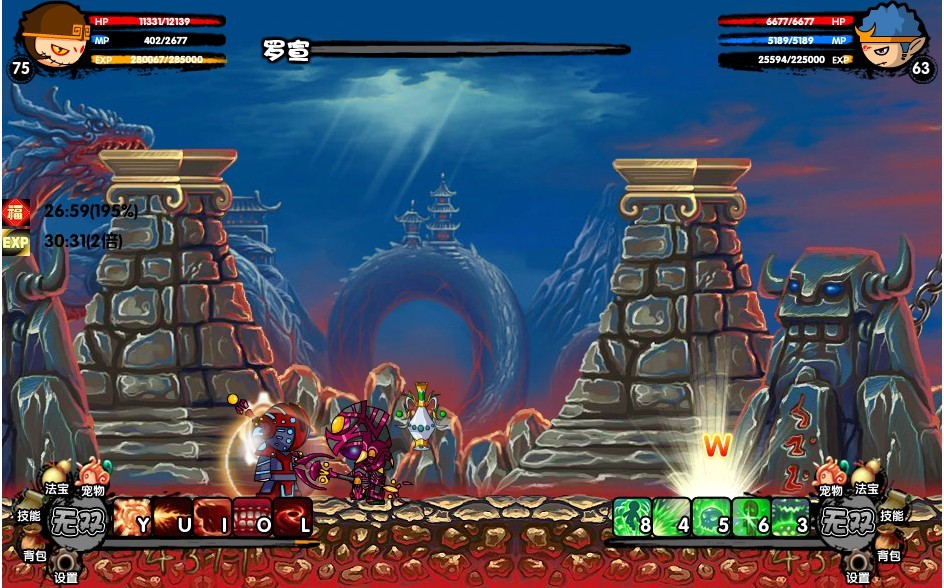Use the green figure skill labeled 8
944x588 pixels.
pos(632,518)
